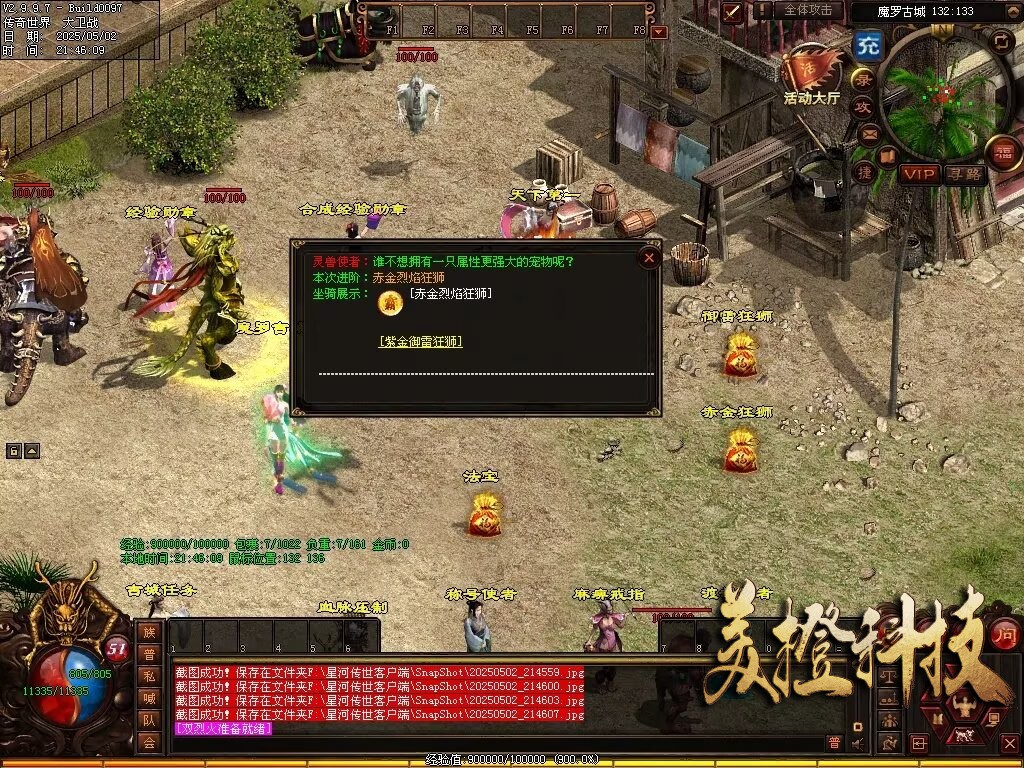
Task: Open the mail envelope icon
Action: [x=868, y=133]
